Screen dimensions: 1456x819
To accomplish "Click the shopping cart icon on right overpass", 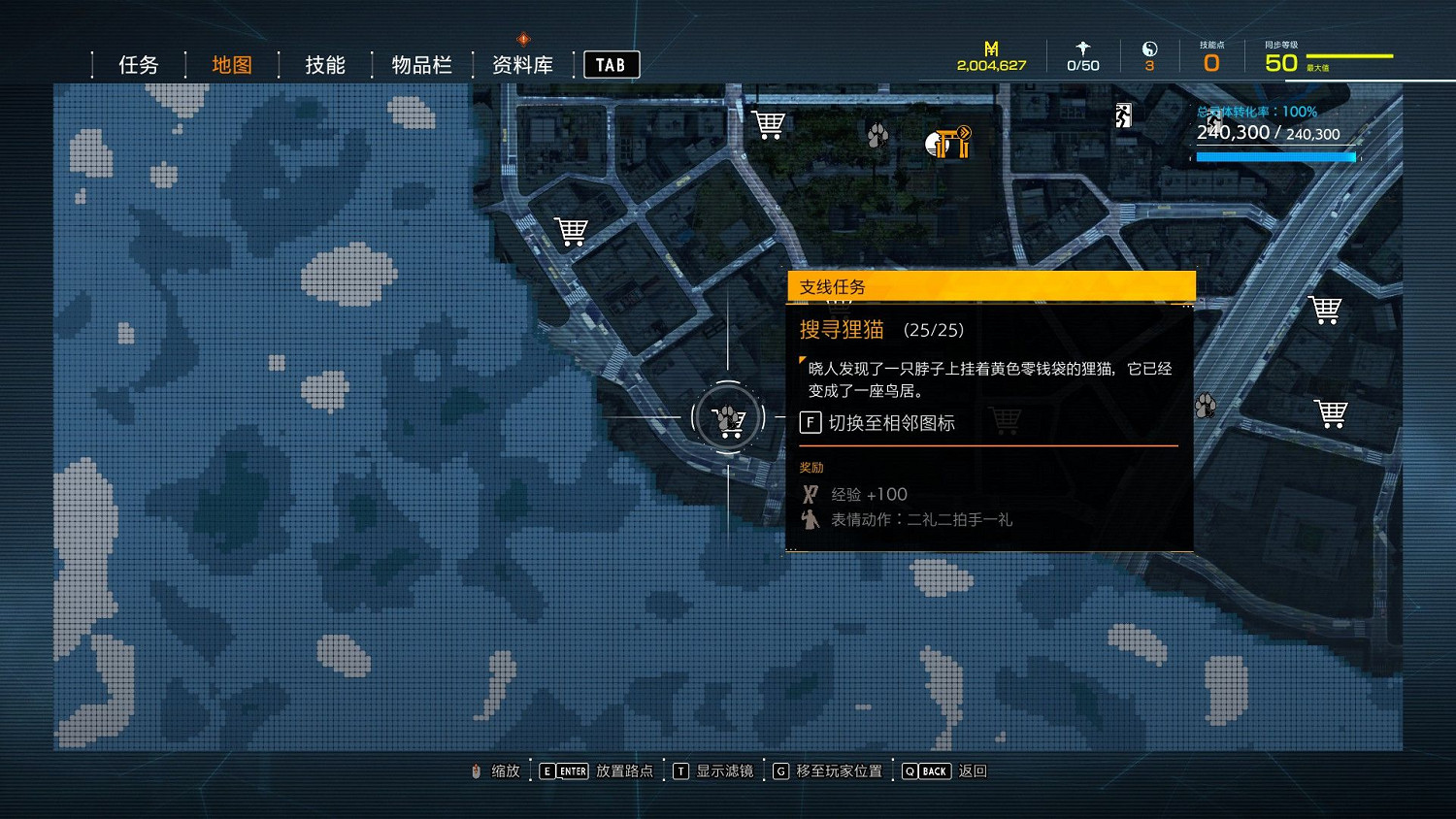I will click(1327, 309).
